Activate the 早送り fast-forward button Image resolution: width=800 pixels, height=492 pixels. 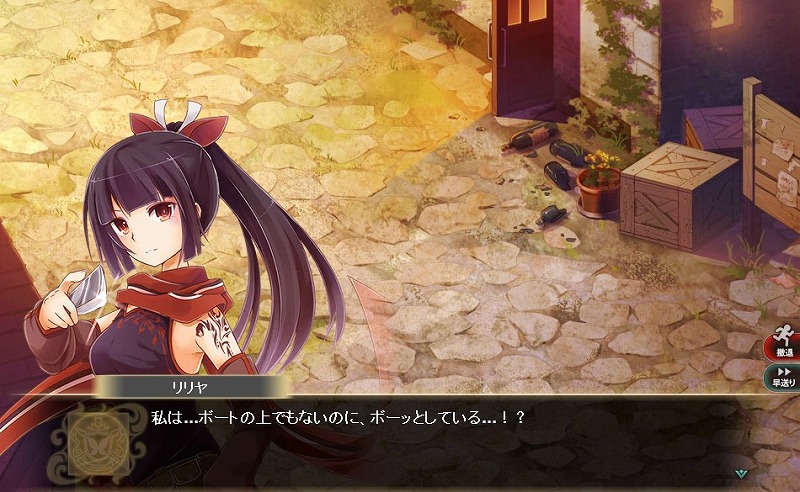(781, 378)
